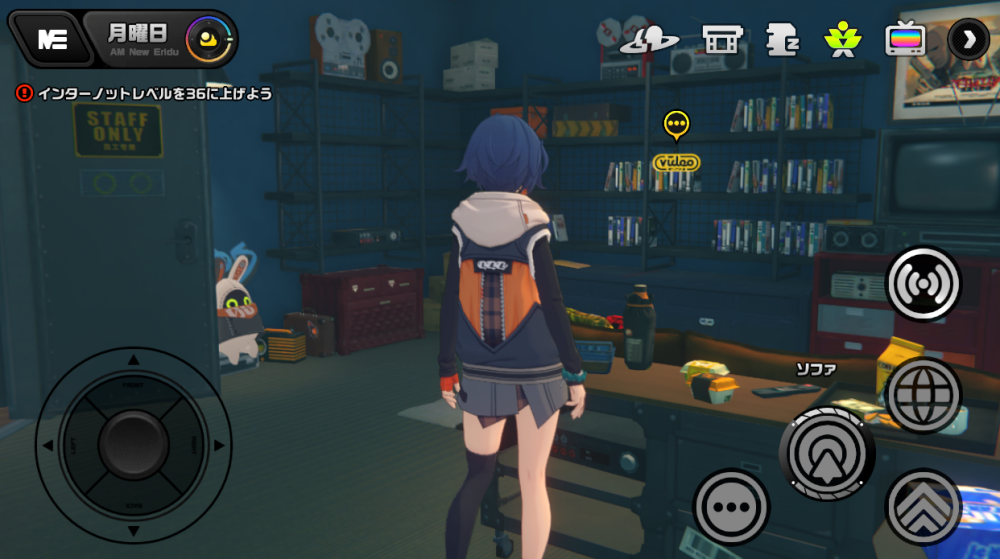The width and height of the screenshot is (1000, 559).
Task: Open the green winged figure icon
Action: click(842, 39)
